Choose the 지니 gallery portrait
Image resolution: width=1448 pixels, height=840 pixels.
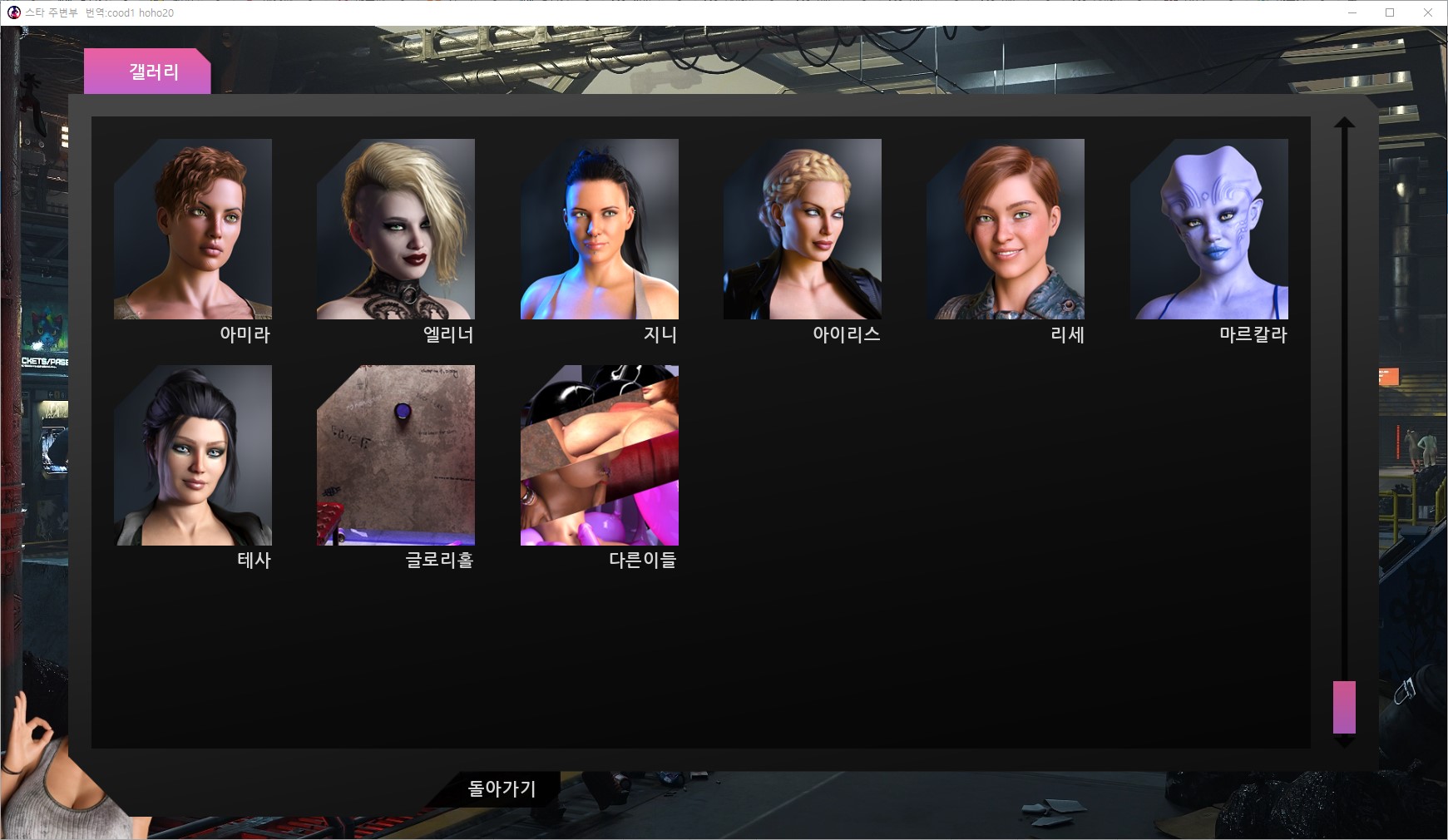(600, 229)
